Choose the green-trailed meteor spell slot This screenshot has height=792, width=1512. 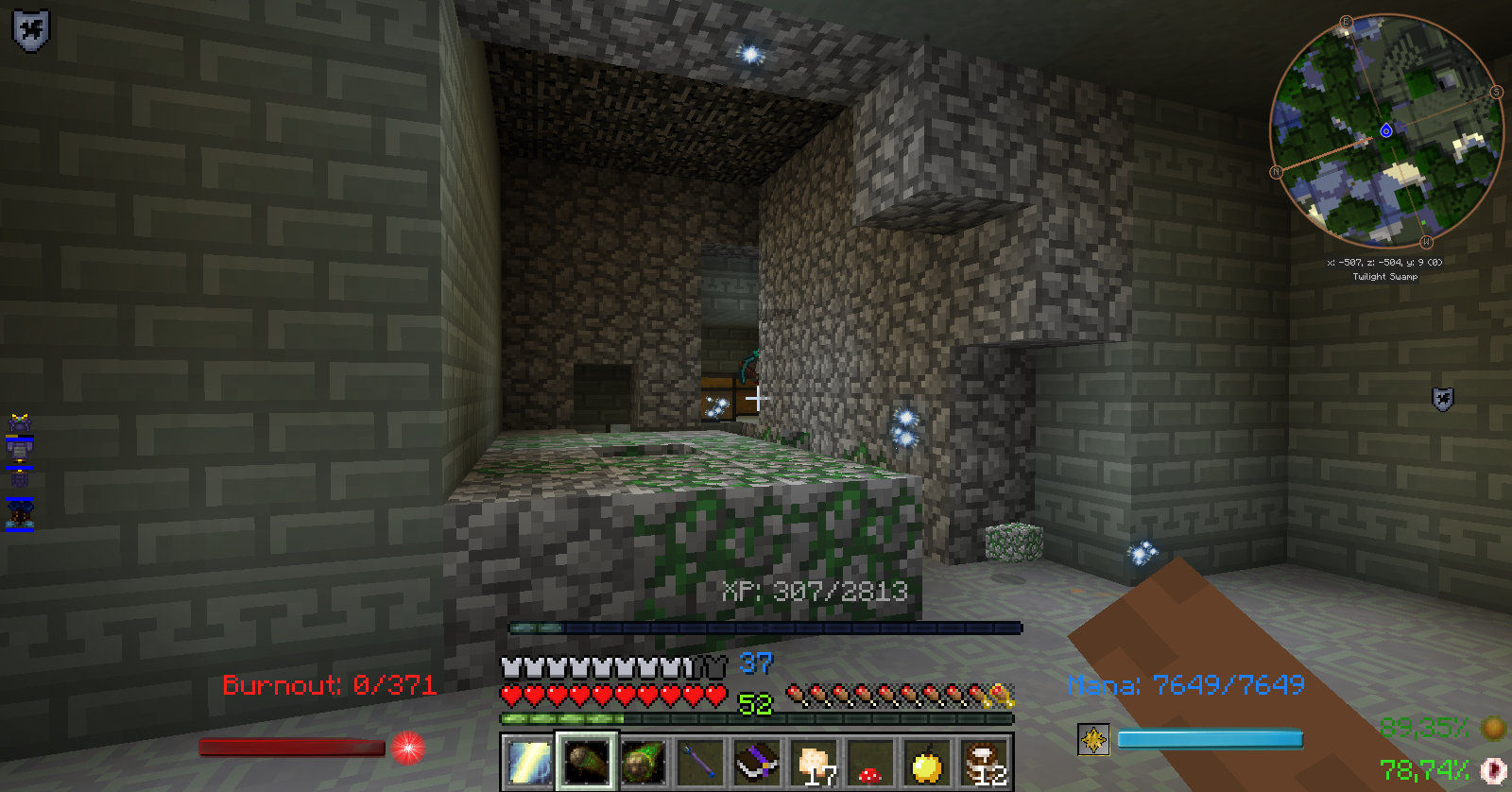(x=644, y=762)
